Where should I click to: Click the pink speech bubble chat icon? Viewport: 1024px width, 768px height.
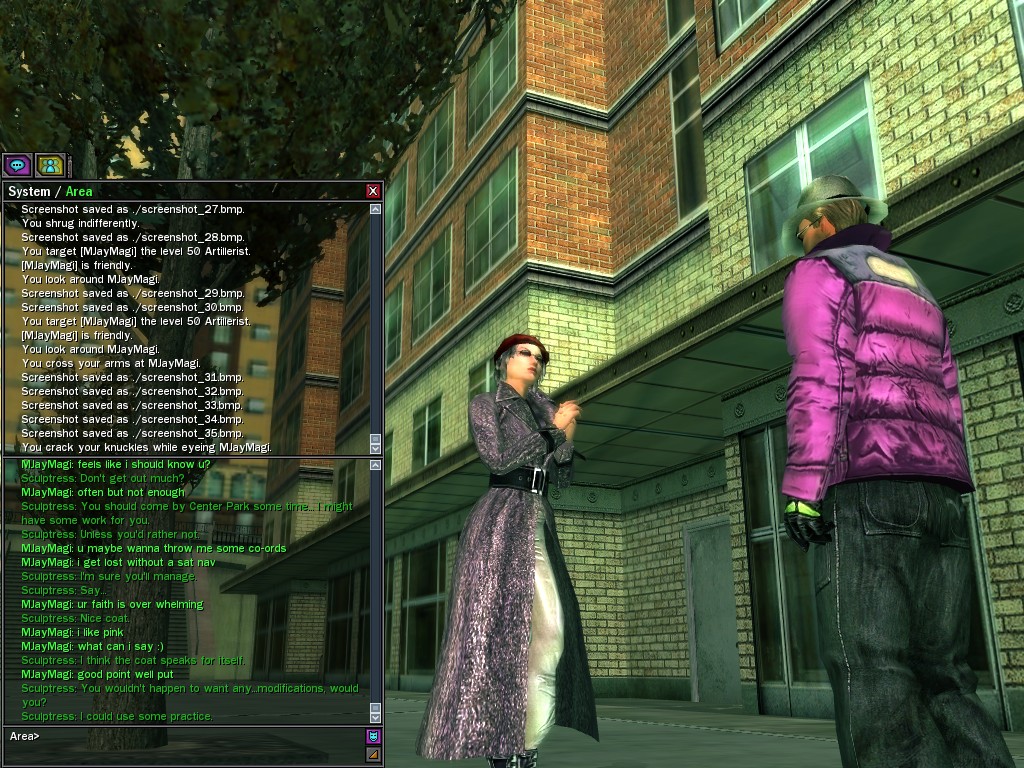[16, 165]
